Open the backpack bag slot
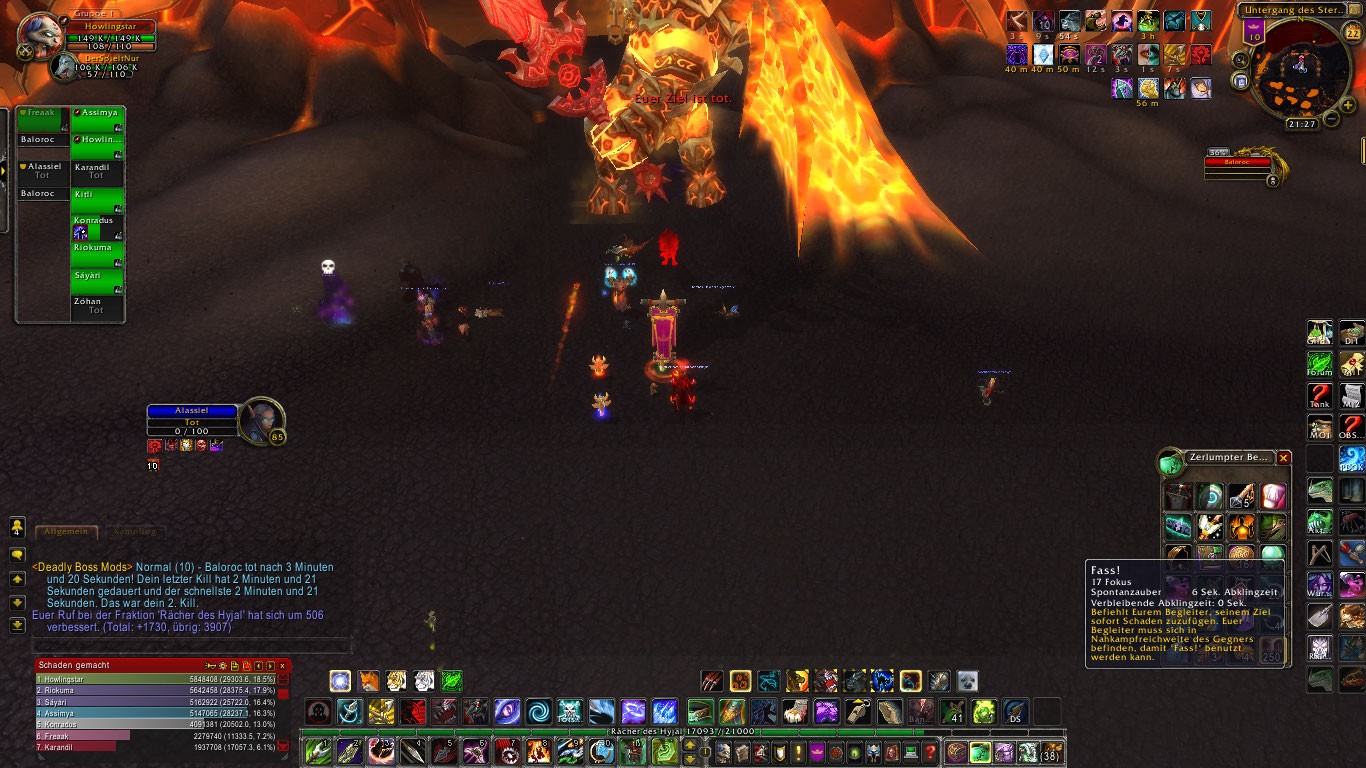 click(1052, 752)
